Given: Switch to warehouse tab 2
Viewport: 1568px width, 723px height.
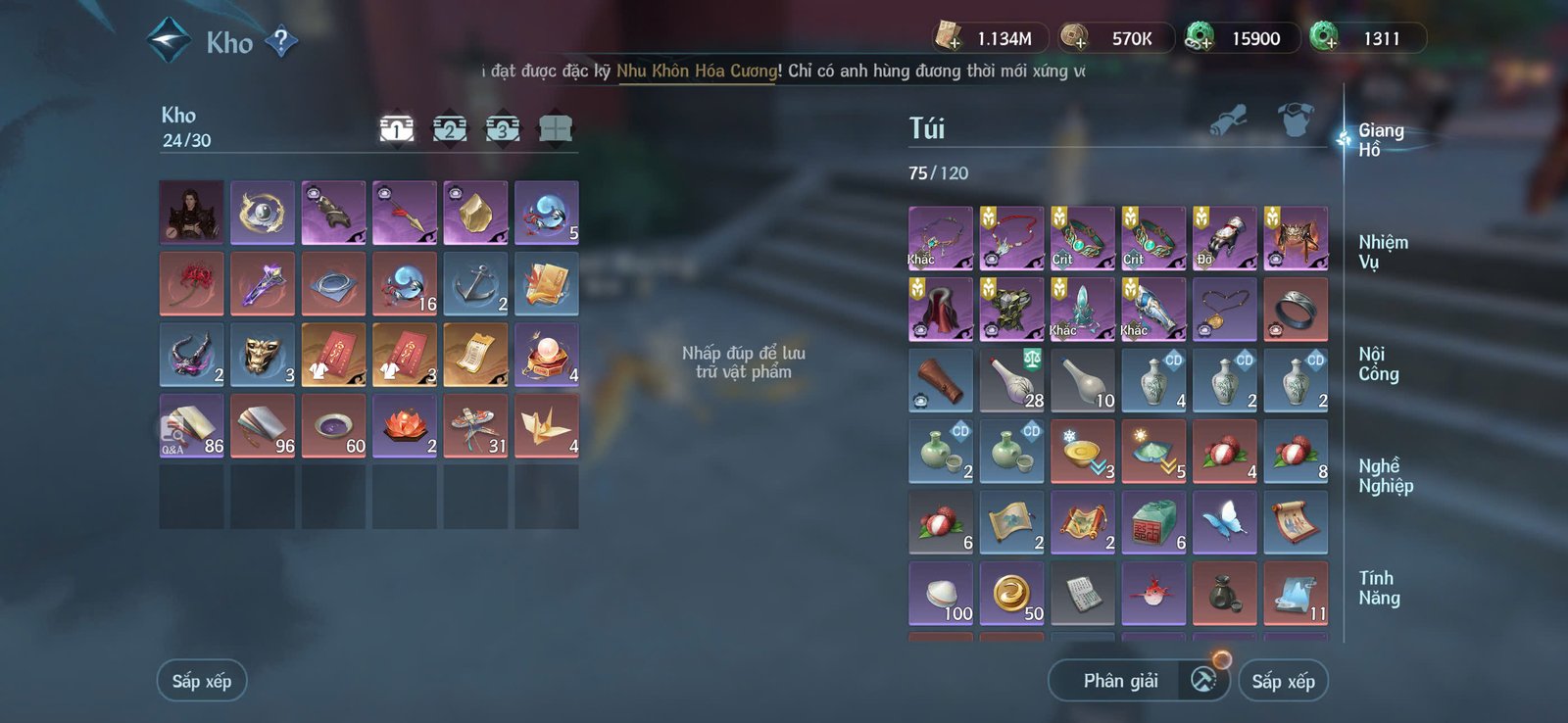Looking at the screenshot, I should coord(449,128).
